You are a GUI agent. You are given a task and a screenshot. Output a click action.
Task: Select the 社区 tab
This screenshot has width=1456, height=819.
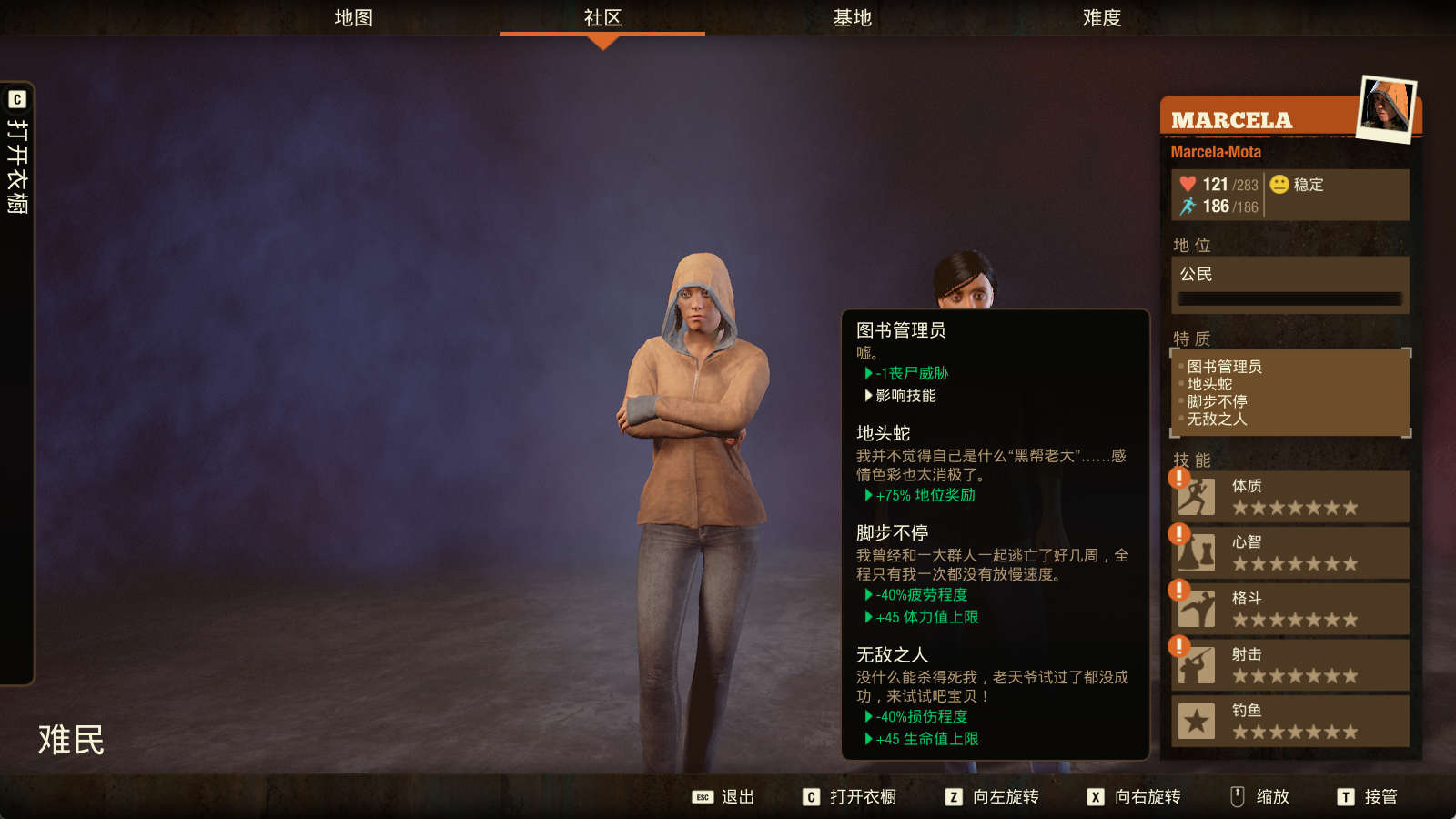(602, 18)
